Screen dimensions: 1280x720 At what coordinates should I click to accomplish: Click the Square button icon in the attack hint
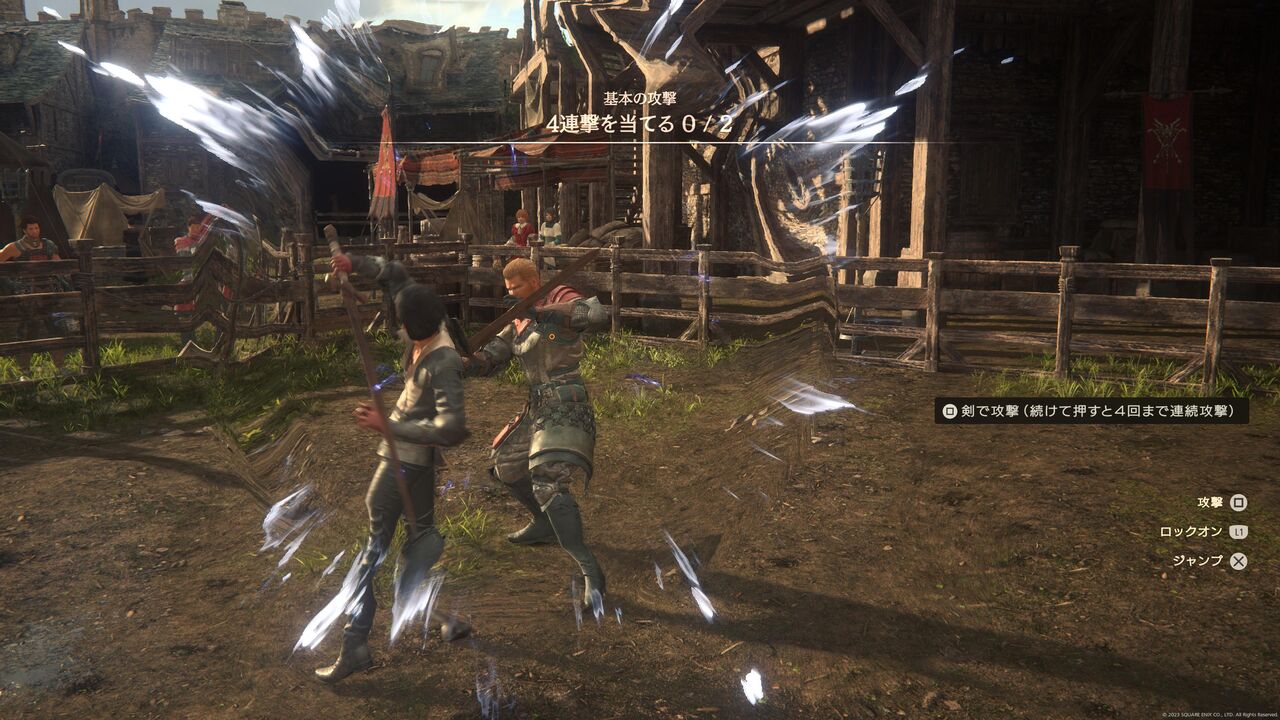click(950, 412)
